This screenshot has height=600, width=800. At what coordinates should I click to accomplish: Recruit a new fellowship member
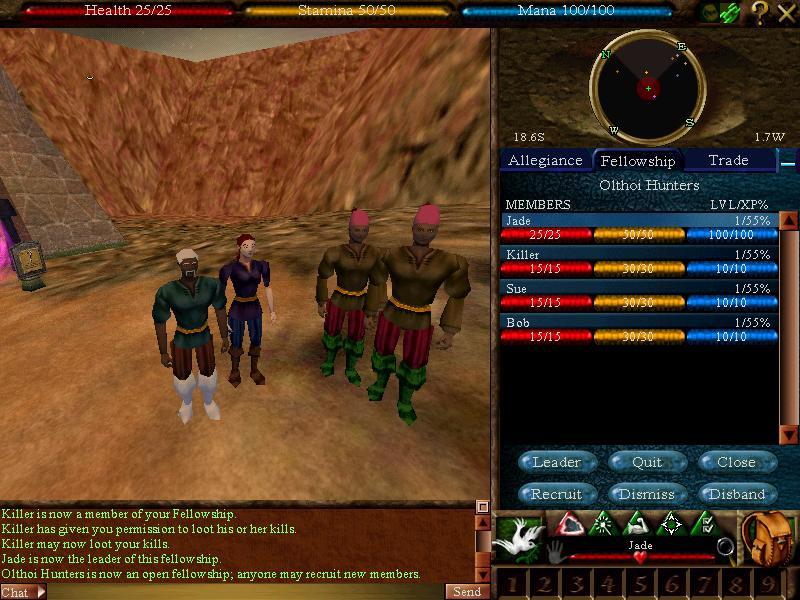point(557,494)
